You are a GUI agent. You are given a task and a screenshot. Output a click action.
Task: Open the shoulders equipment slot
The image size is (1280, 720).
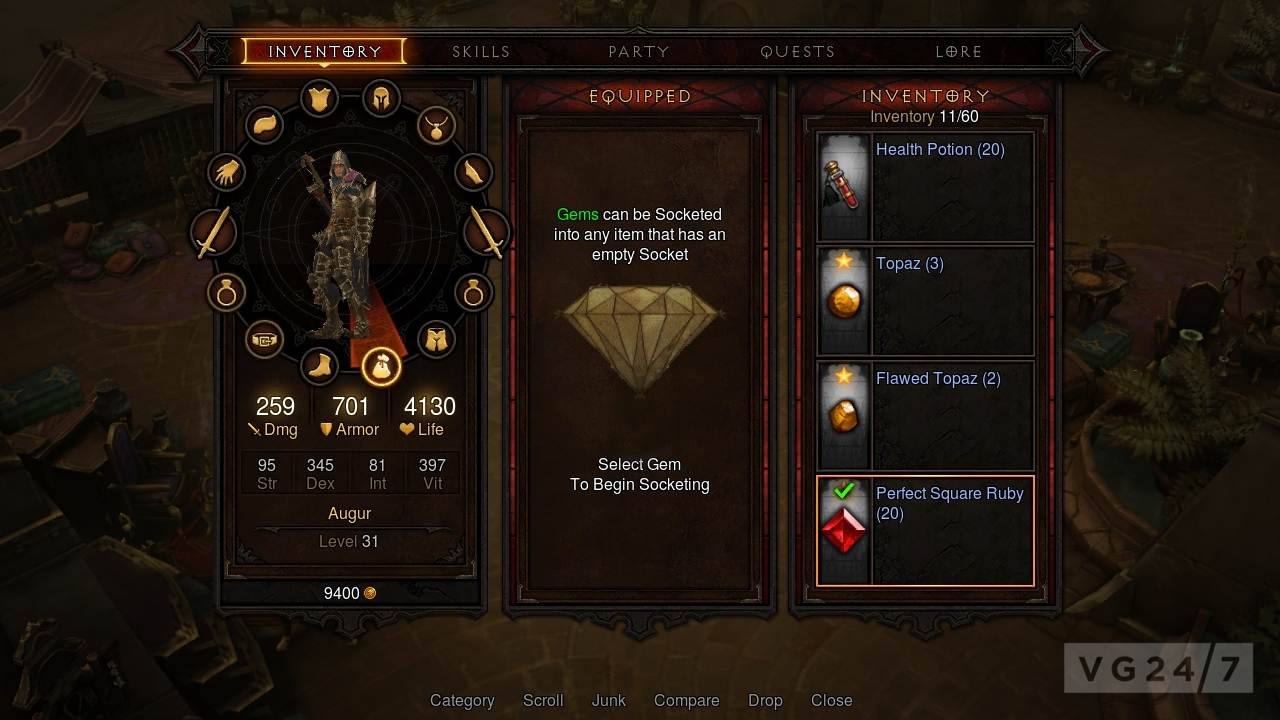click(265, 126)
